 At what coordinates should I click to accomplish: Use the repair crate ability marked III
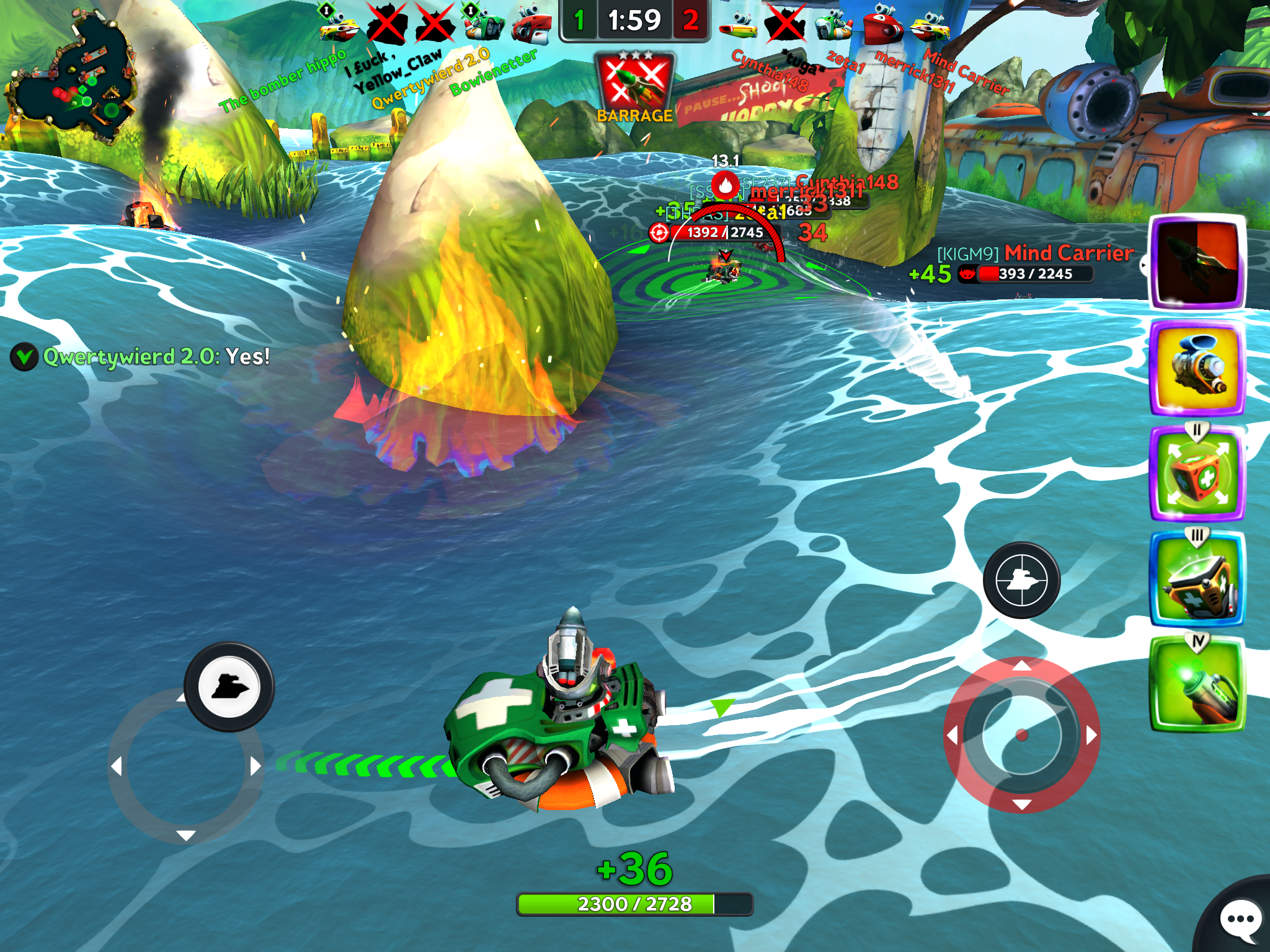(x=1197, y=581)
